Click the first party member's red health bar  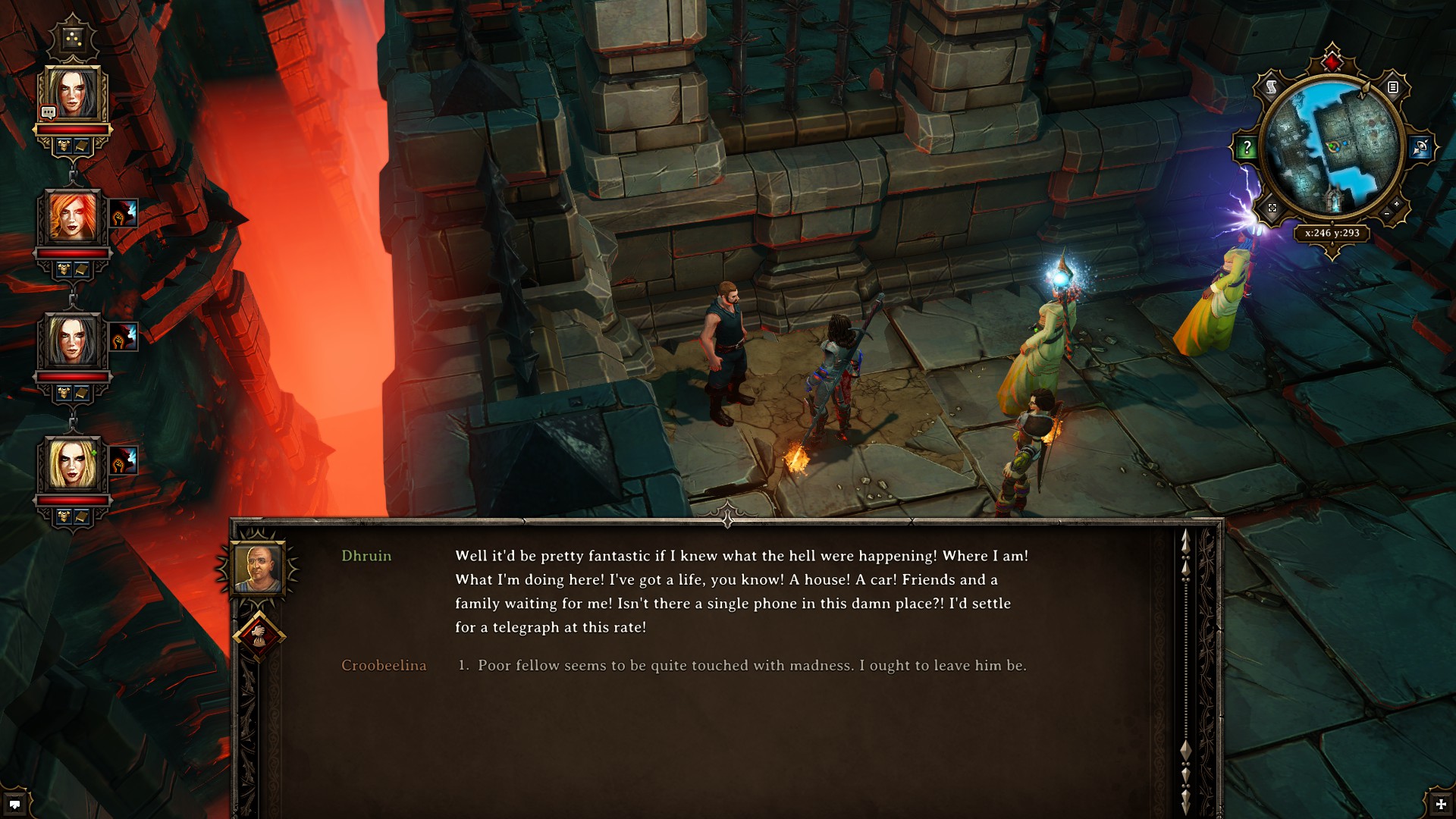74,129
